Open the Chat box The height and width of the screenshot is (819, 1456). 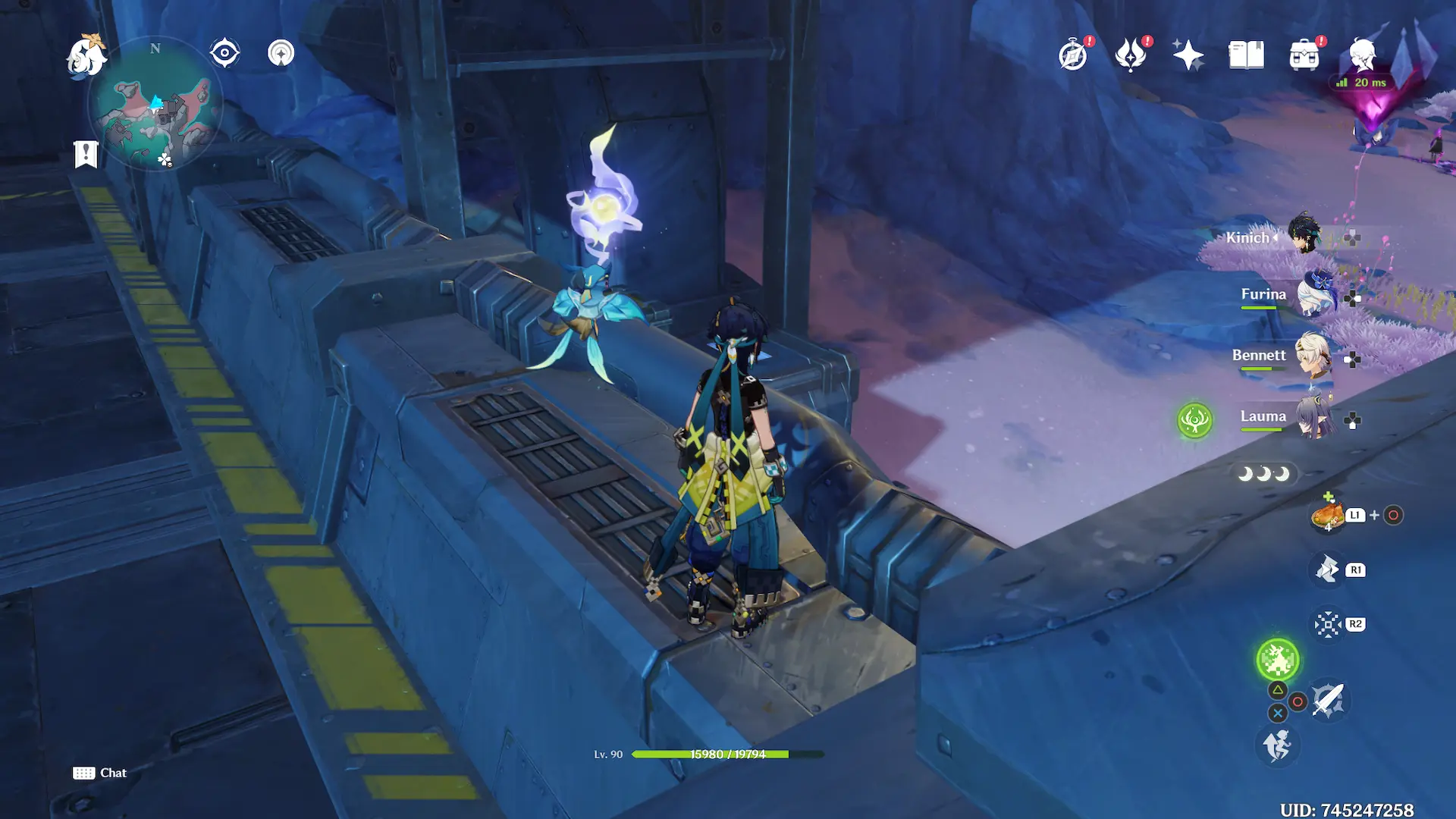(x=100, y=773)
